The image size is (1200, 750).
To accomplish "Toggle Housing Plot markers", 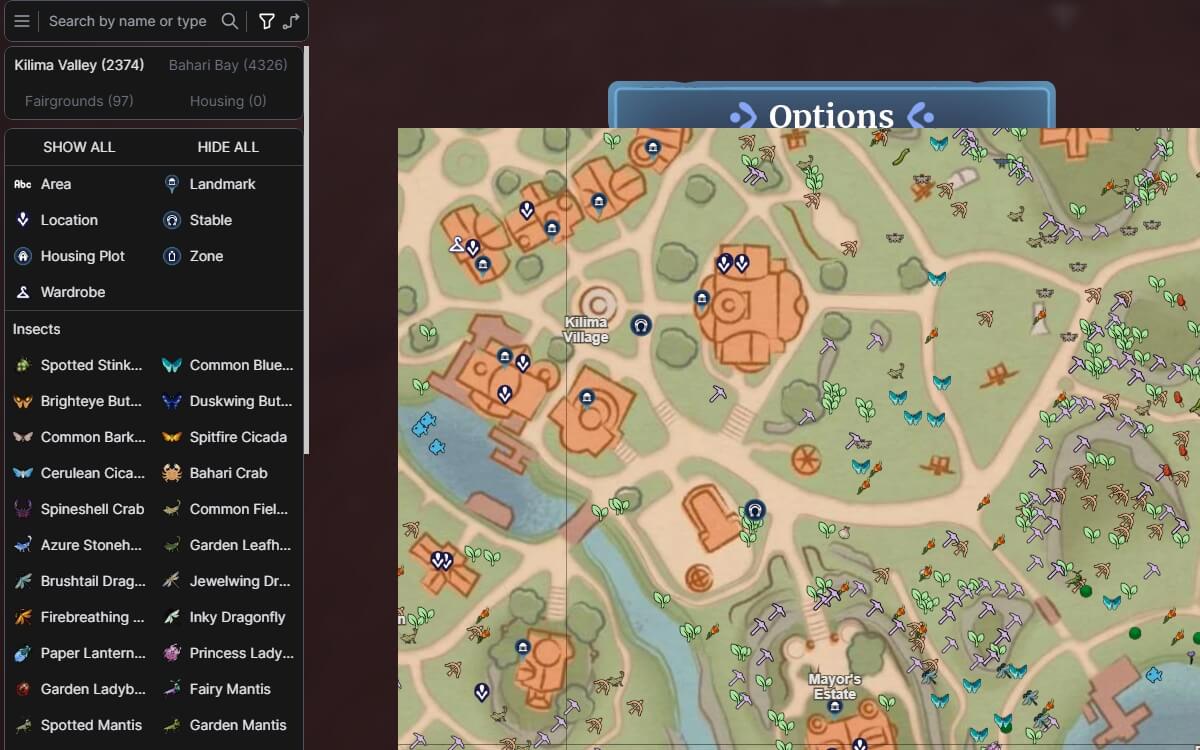I will pyautogui.click(x=82, y=256).
